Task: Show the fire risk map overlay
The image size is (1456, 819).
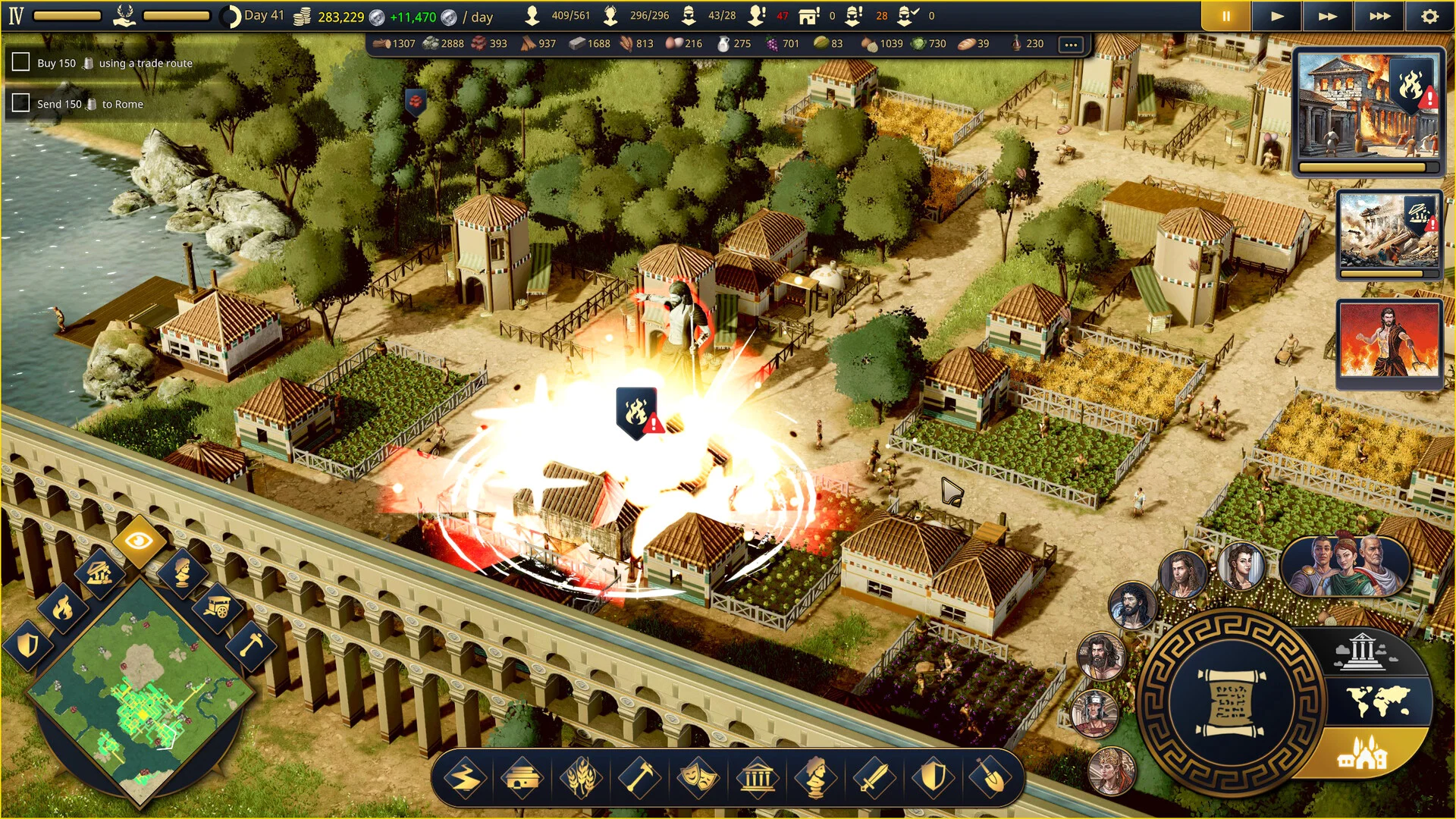Action: [x=63, y=607]
